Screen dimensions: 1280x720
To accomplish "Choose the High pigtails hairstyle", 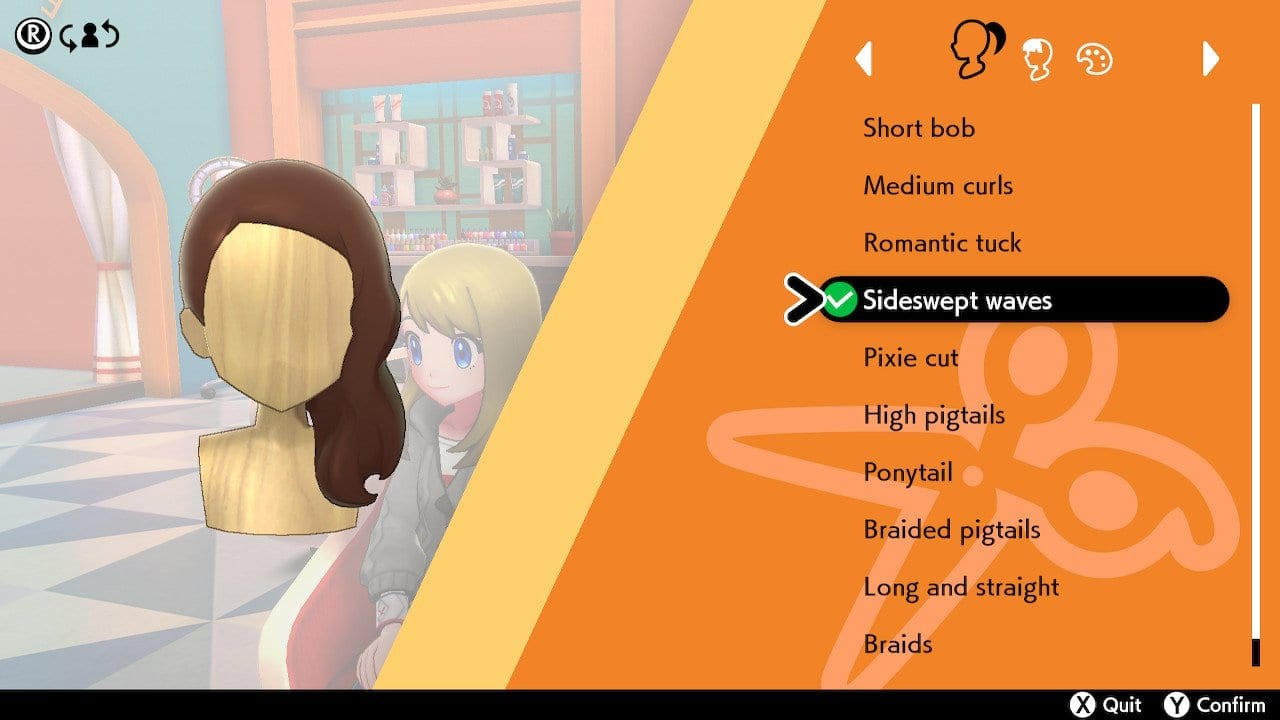I will [x=933, y=414].
